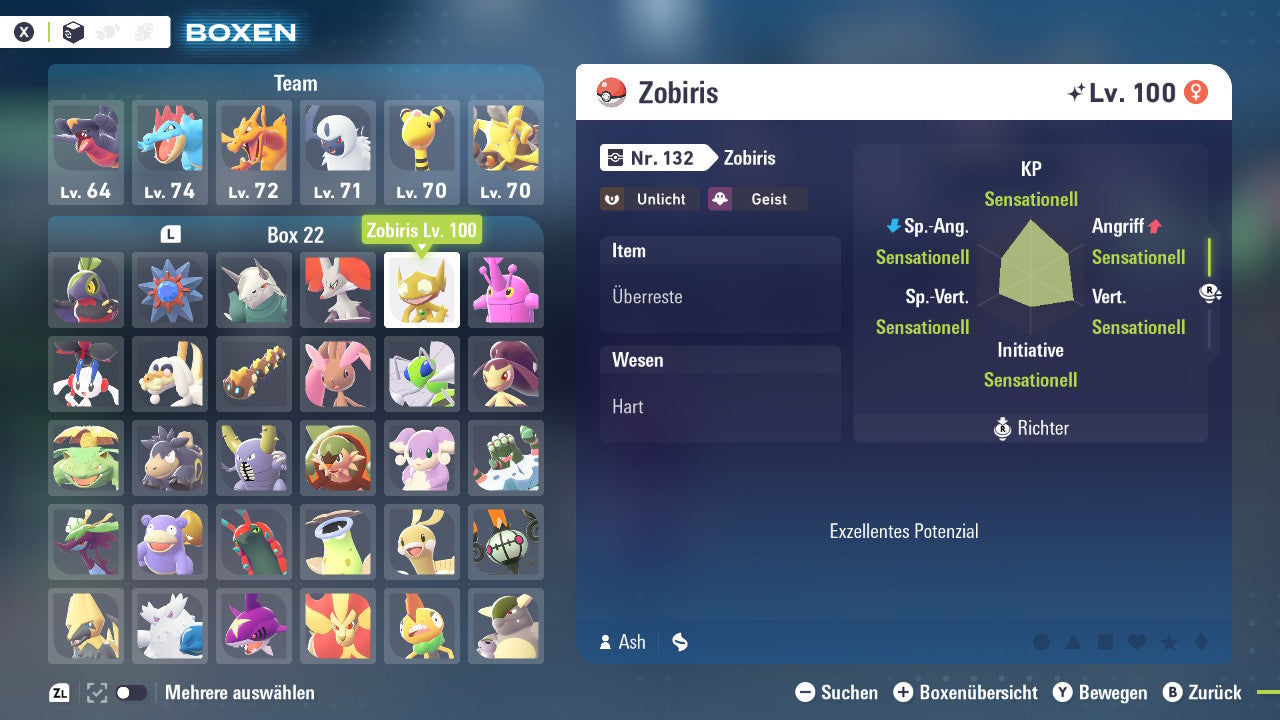1280x720 pixels.
Task: Click the shiny sparkle icon near Lv. 100
Action: click(1078, 92)
